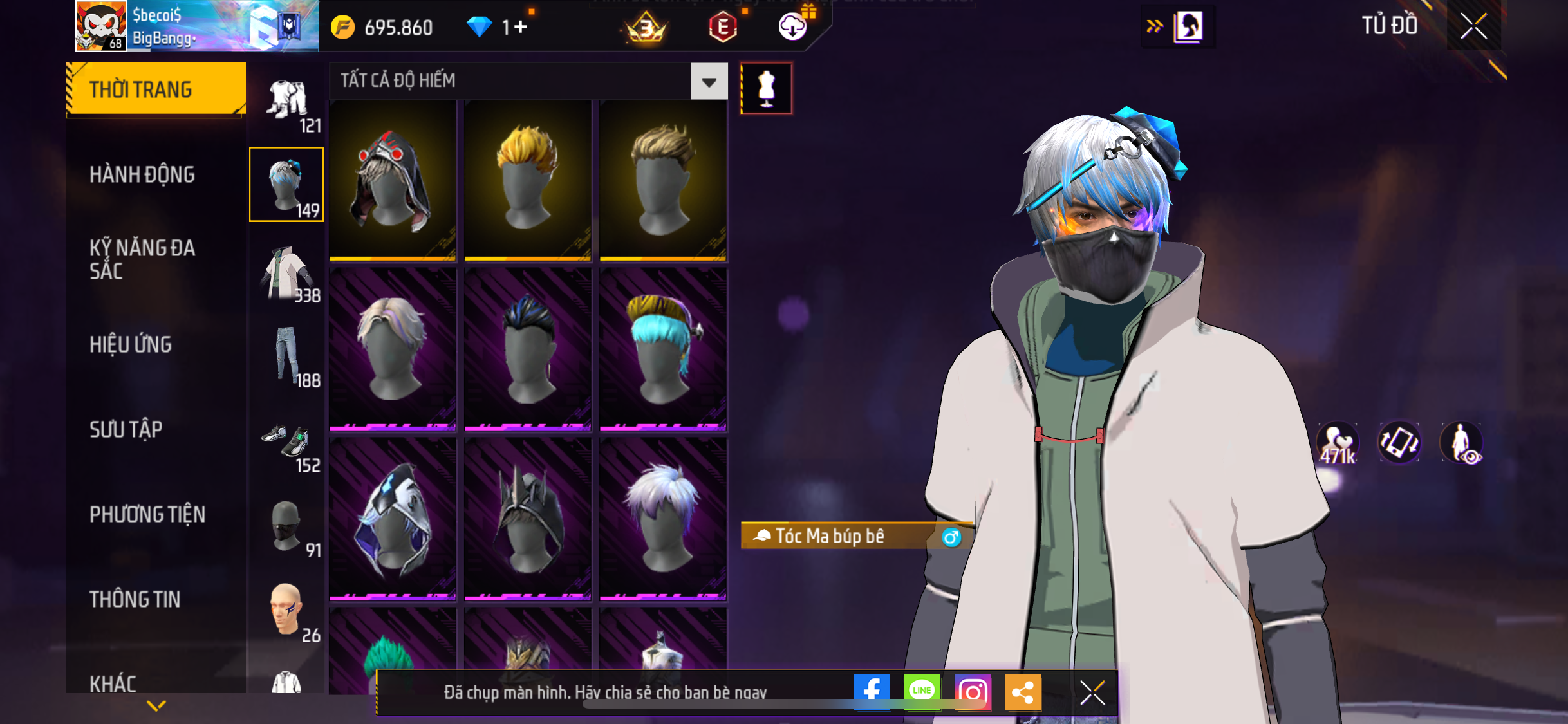Image resolution: width=1568 pixels, height=724 pixels.
Task: Choose the spiky yellow hair item
Action: [x=528, y=180]
